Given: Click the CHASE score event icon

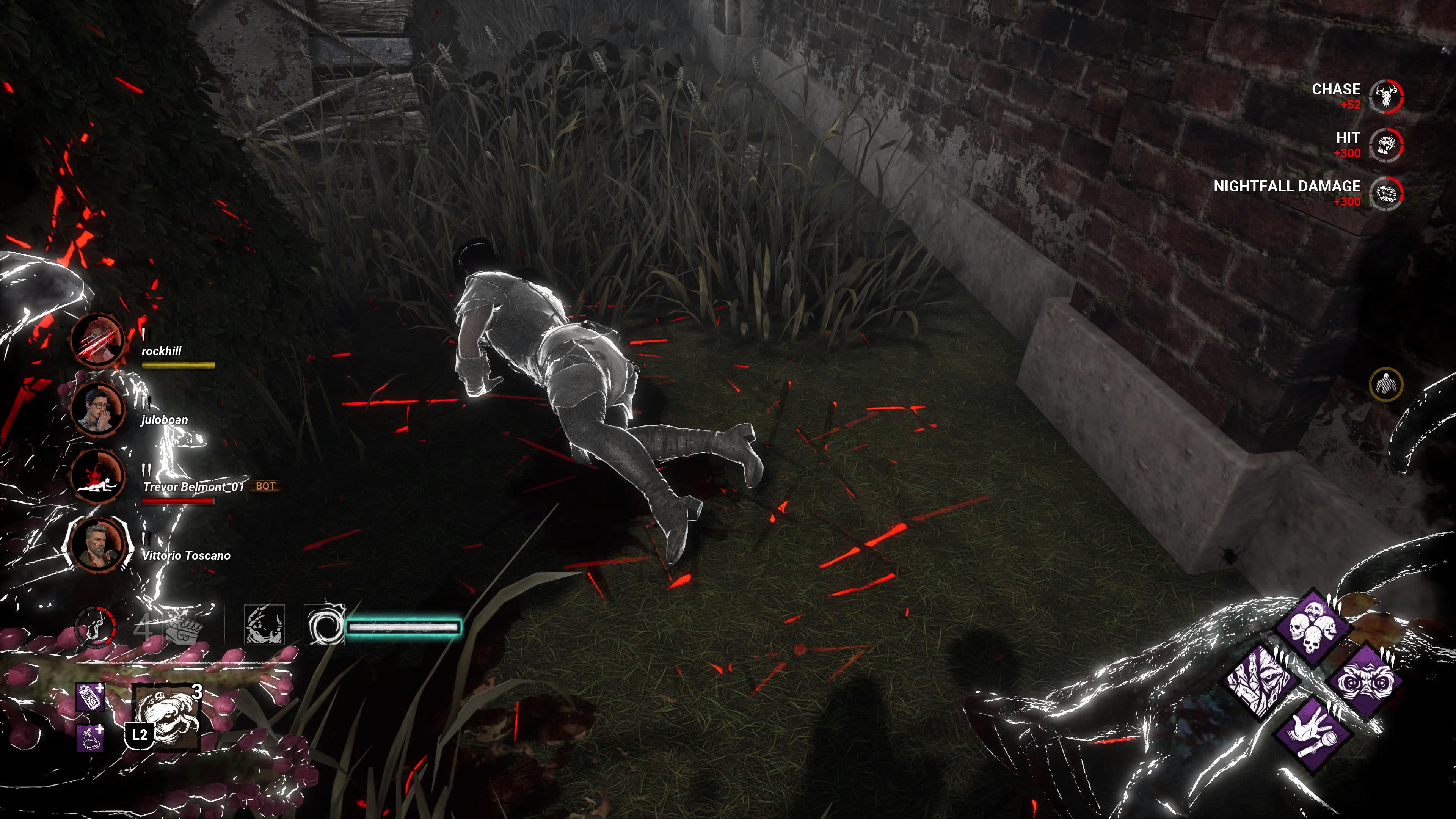Looking at the screenshot, I should [x=1386, y=96].
